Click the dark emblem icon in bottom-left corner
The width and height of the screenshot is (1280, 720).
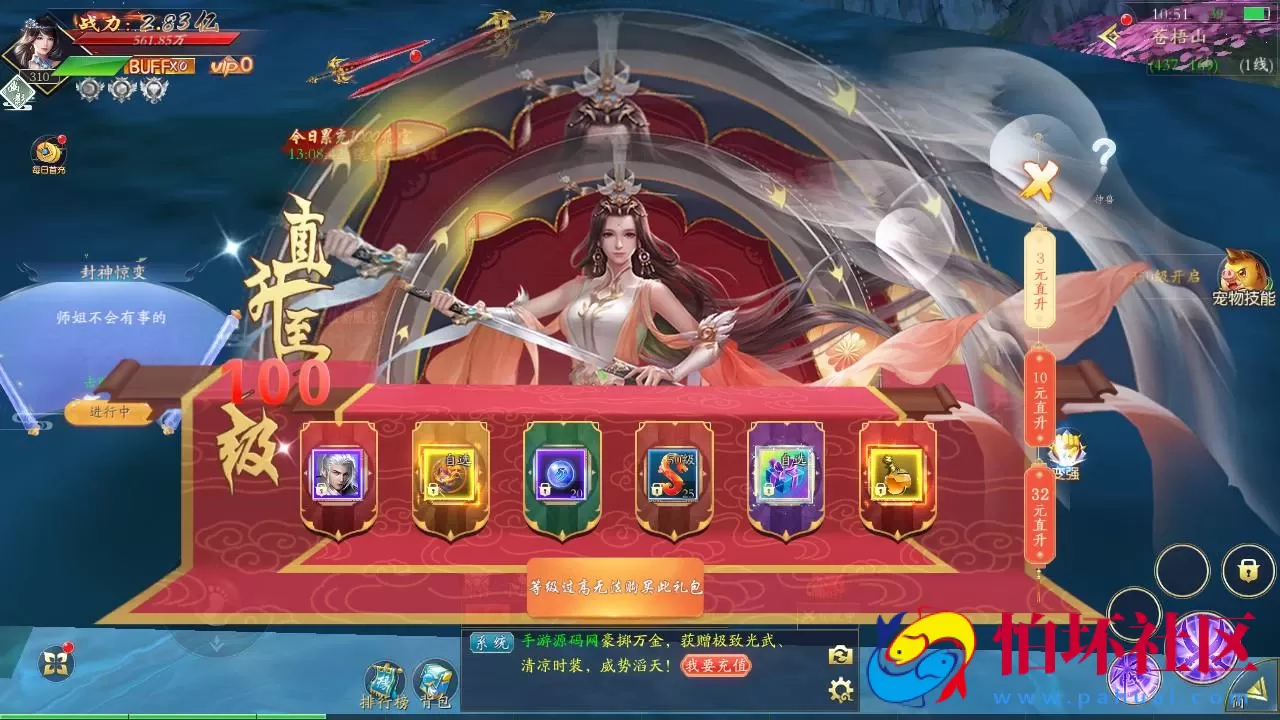(x=56, y=660)
